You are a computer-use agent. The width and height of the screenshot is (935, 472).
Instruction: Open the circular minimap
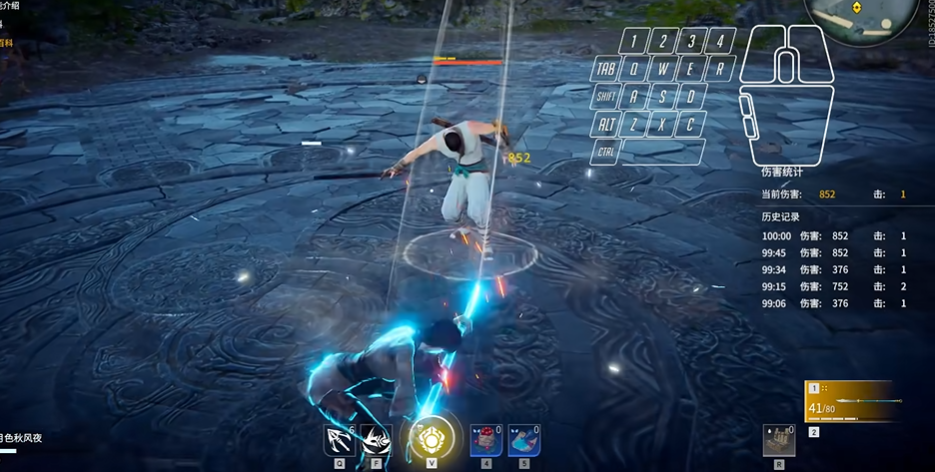[862, 18]
